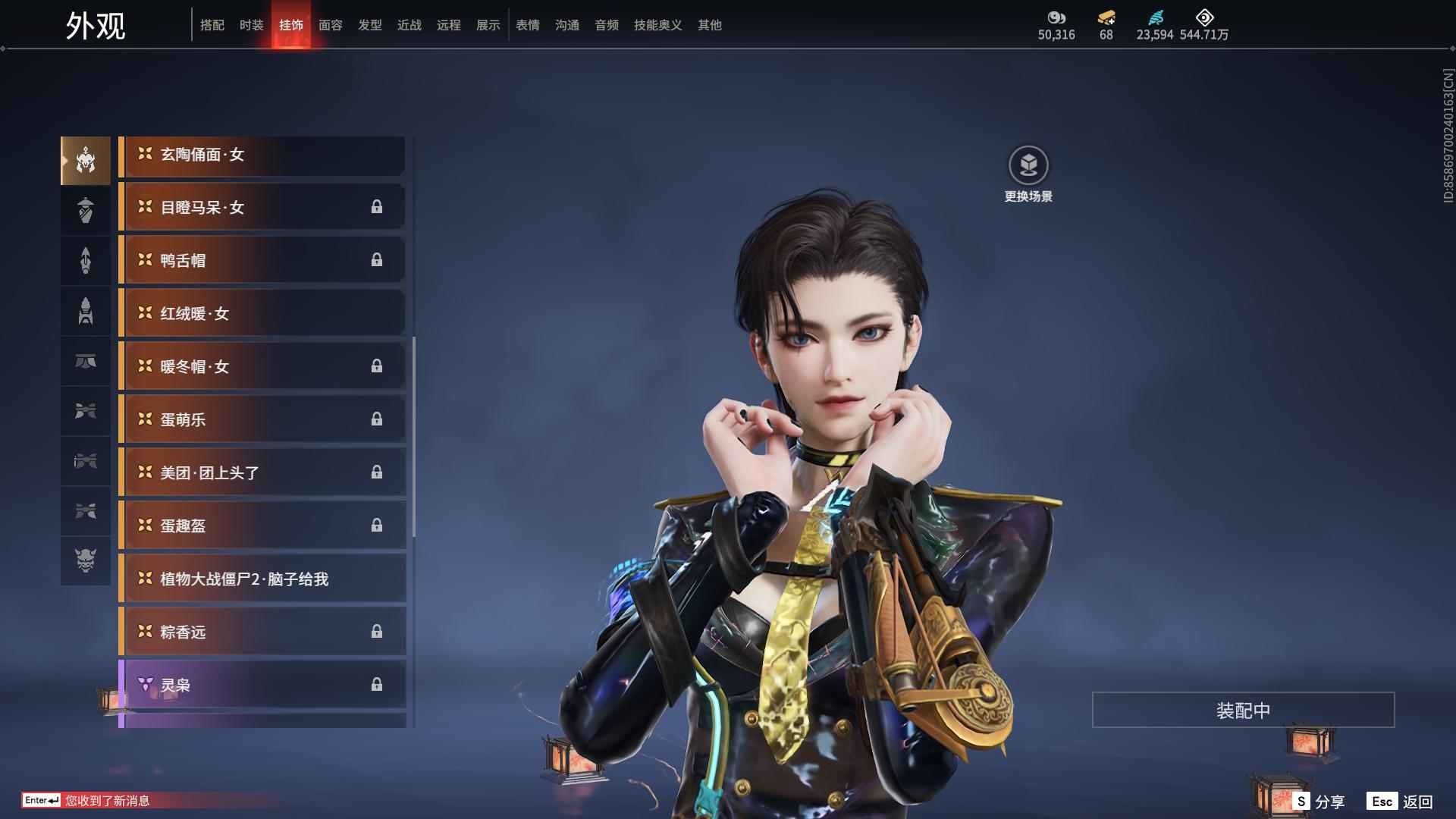Open the 分享 share option
Viewport: 1456px width, 819px height.
click(x=1319, y=801)
